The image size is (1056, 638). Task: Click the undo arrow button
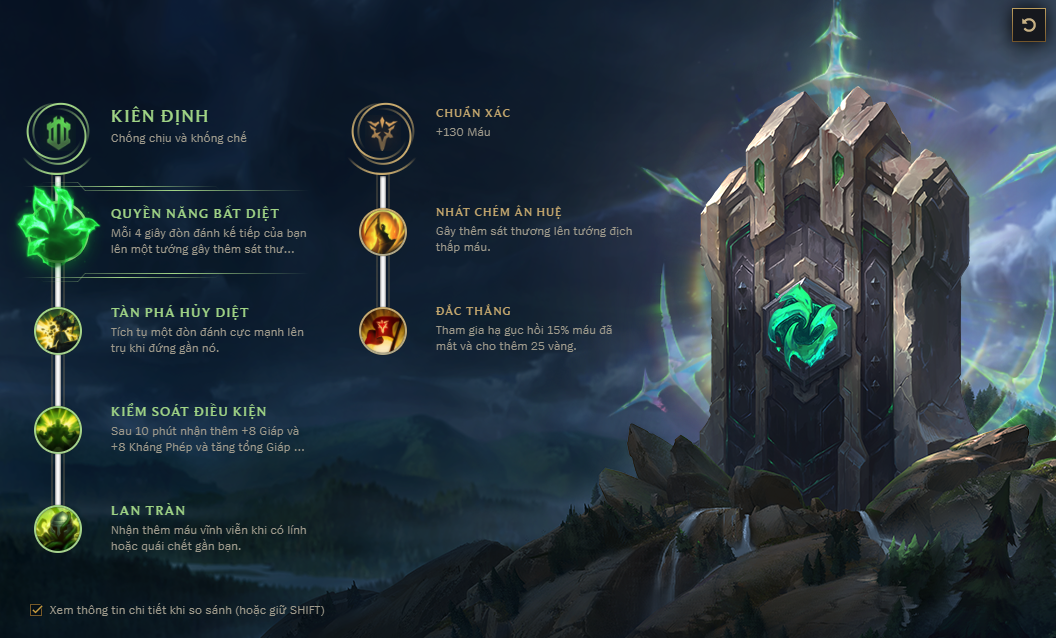[x=1028, y=25]
